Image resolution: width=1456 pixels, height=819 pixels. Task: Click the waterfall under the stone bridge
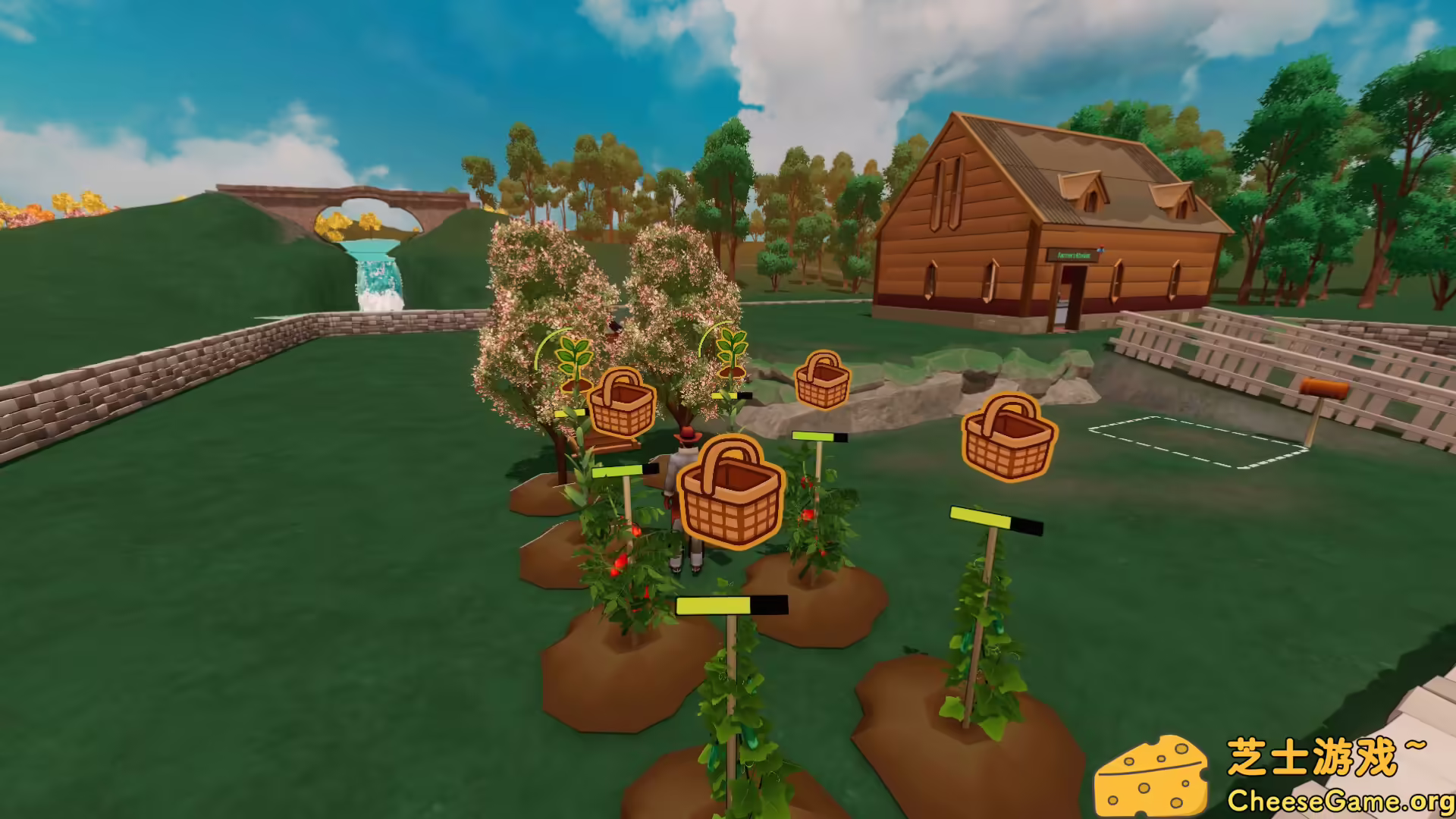(377, 277)
